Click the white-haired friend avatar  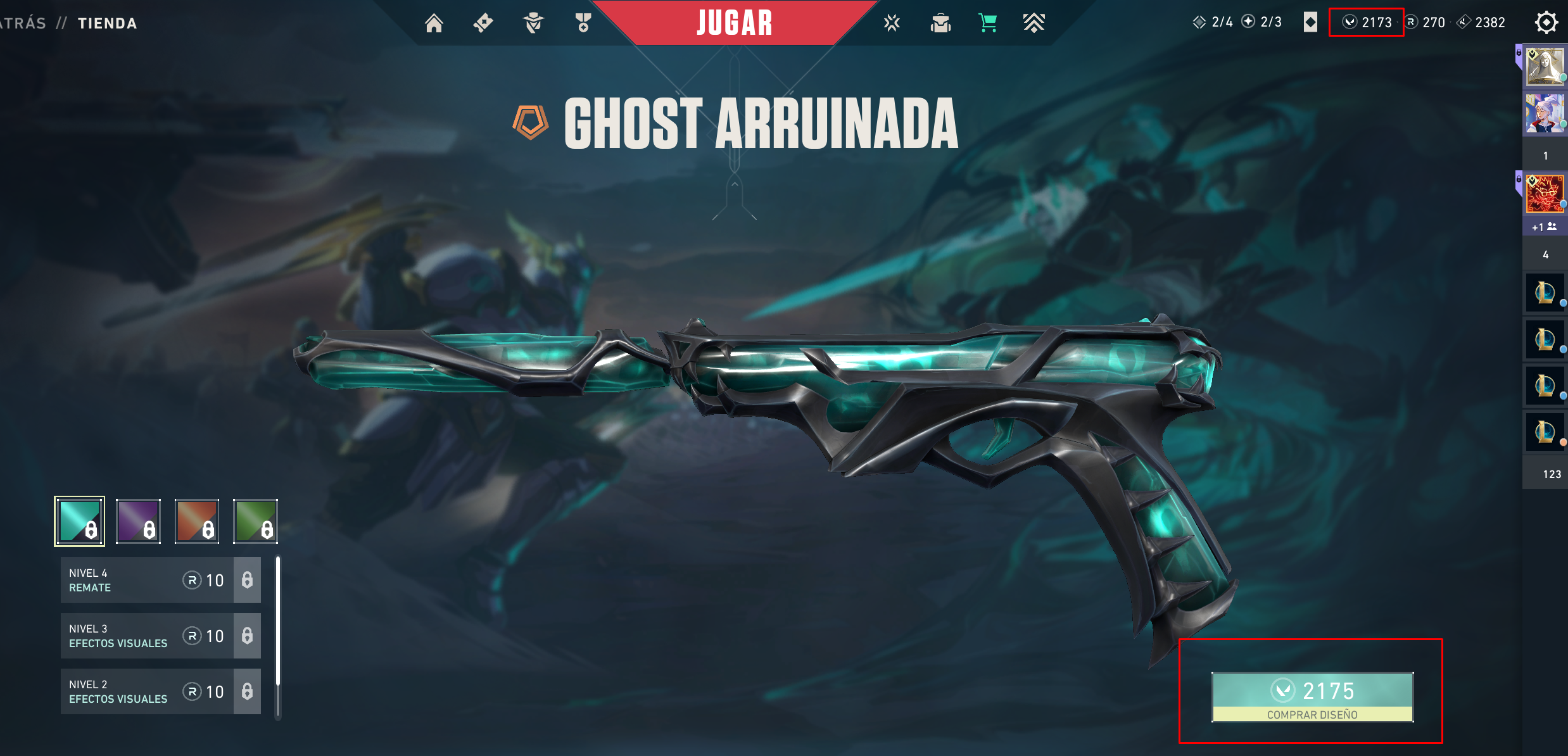(1545, 114)
